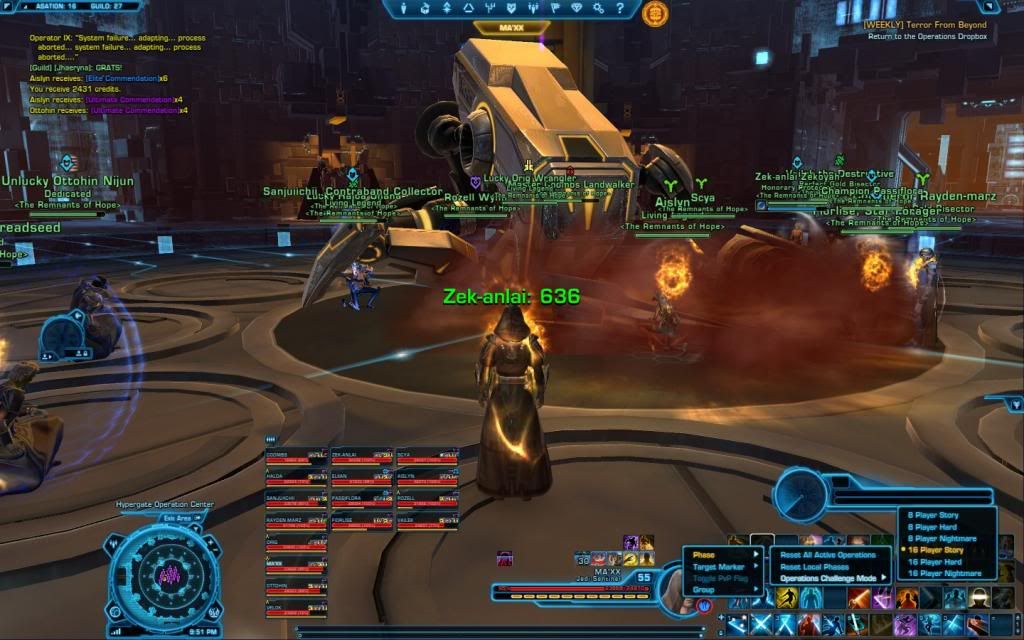Expand the Group submenu
1024x640 pixels.
pos(706,590)
